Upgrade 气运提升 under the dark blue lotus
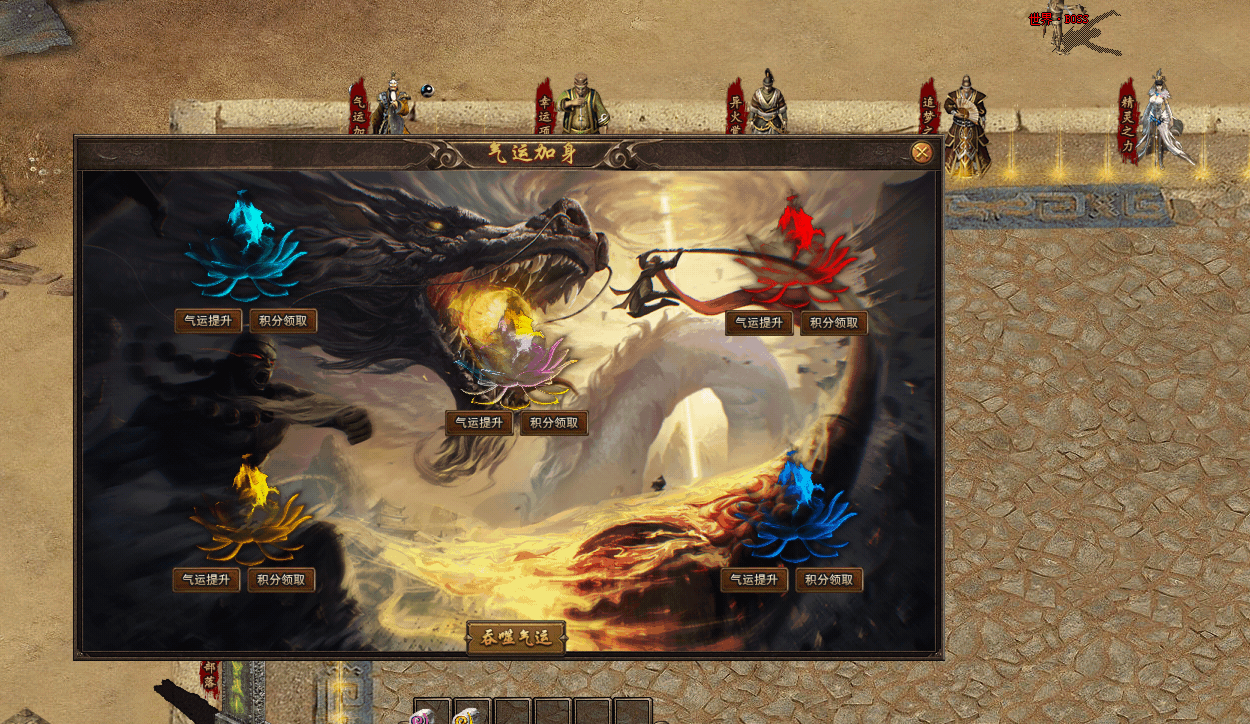Image resolution: width=1250 pixels, height=724 pixels. point(755,580)
